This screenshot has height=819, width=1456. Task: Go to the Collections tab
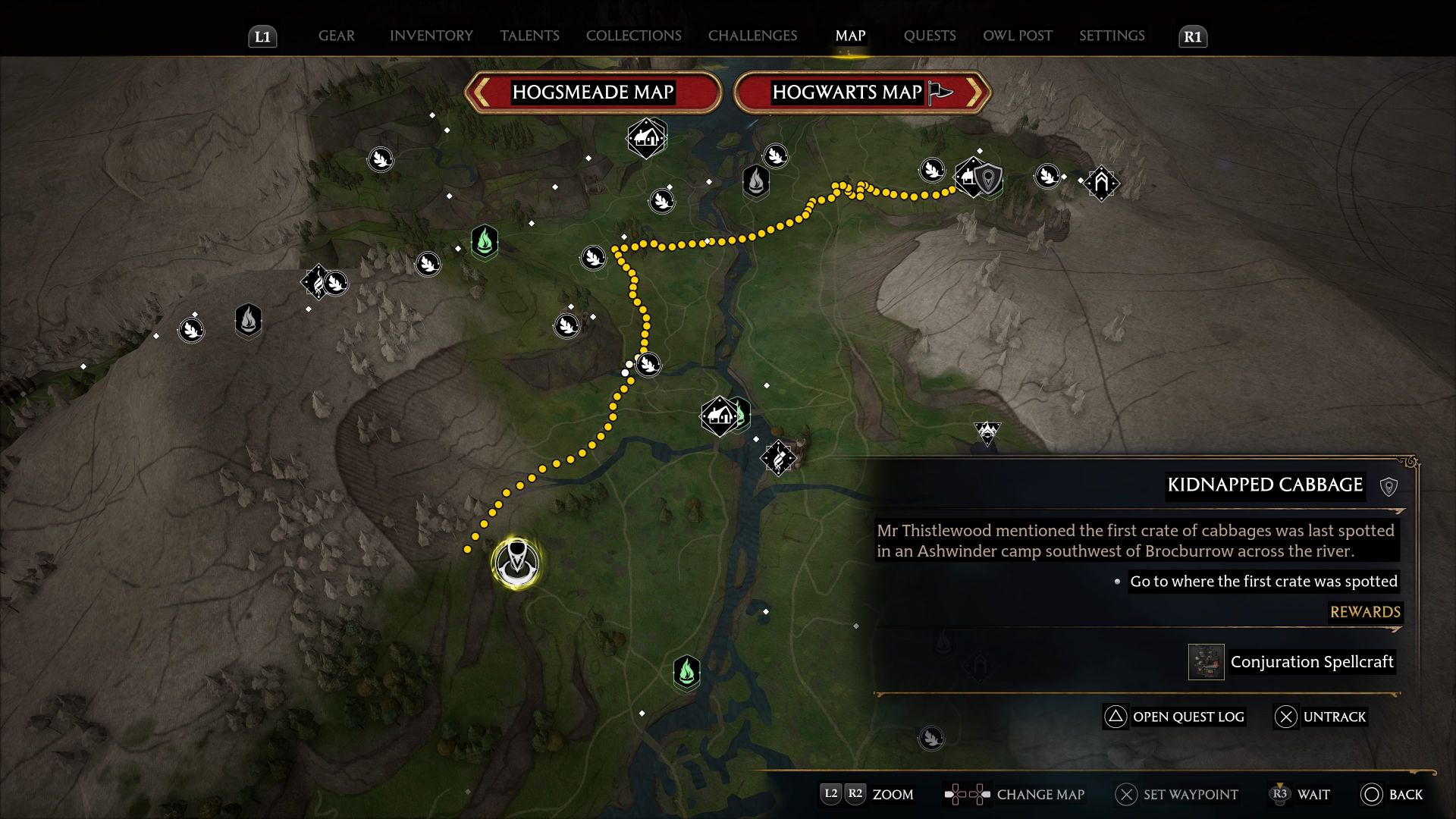tap(633, 36)
